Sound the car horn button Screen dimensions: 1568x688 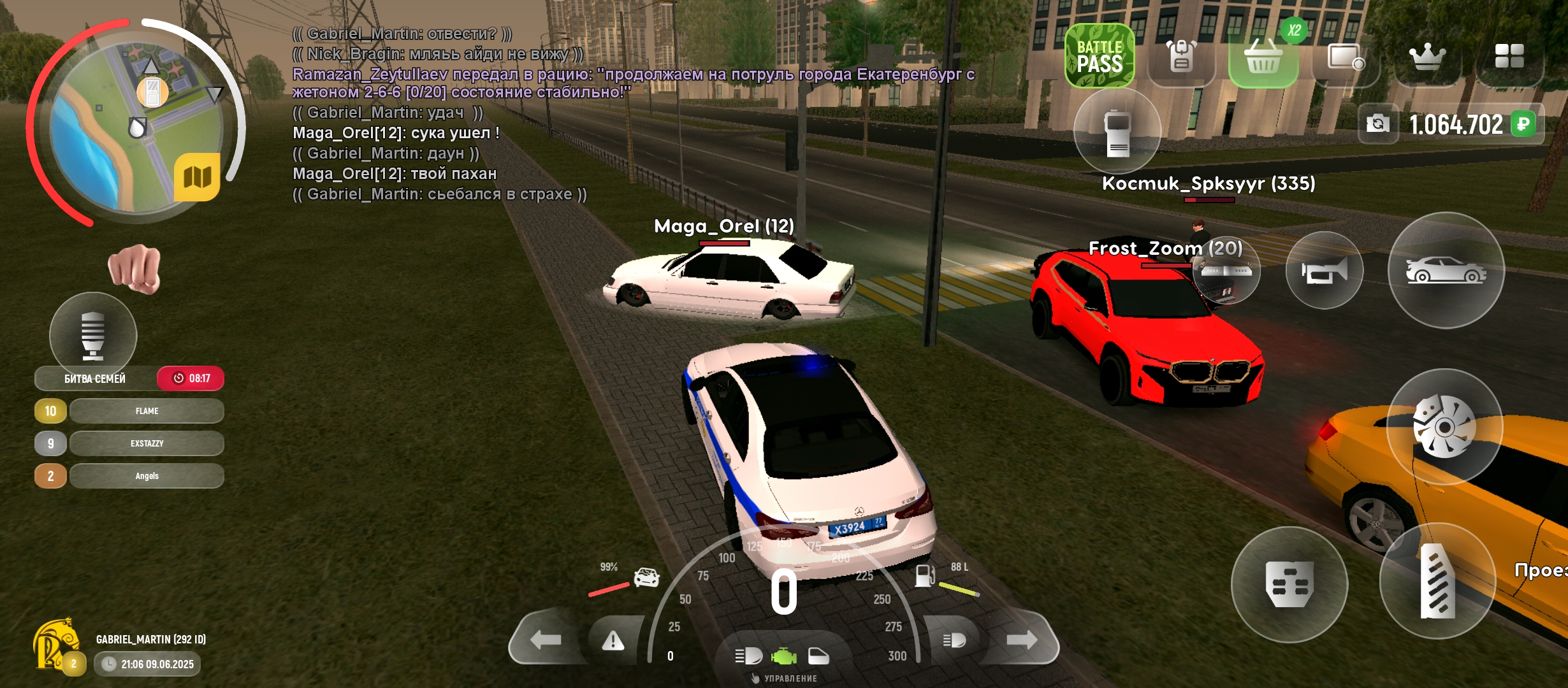(1325, 271)
